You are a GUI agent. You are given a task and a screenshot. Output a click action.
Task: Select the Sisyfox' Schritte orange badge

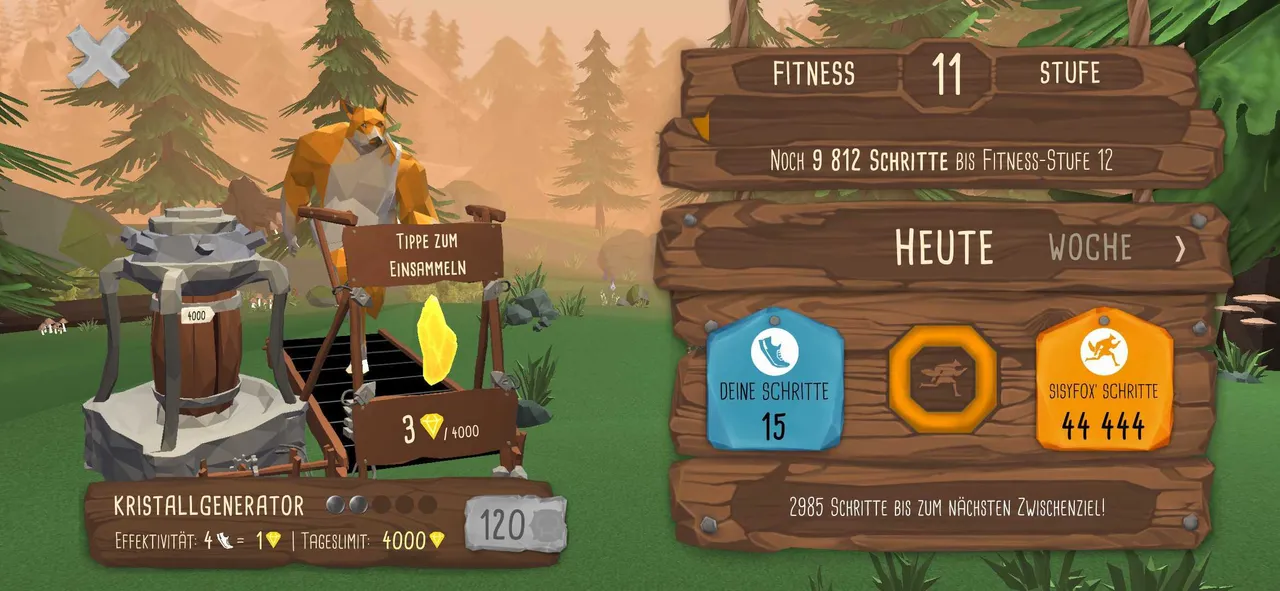pos(1103,379)
